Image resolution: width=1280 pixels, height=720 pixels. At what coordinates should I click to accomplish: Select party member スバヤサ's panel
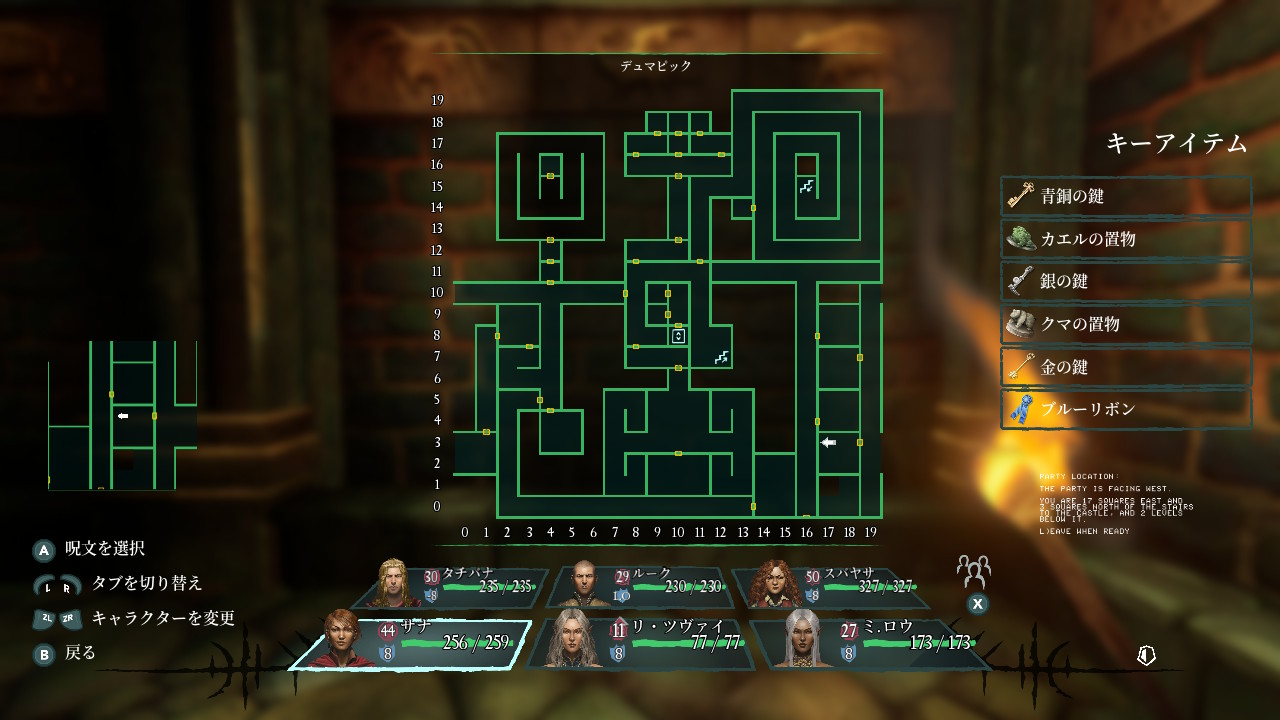click(x=830, y=587)
